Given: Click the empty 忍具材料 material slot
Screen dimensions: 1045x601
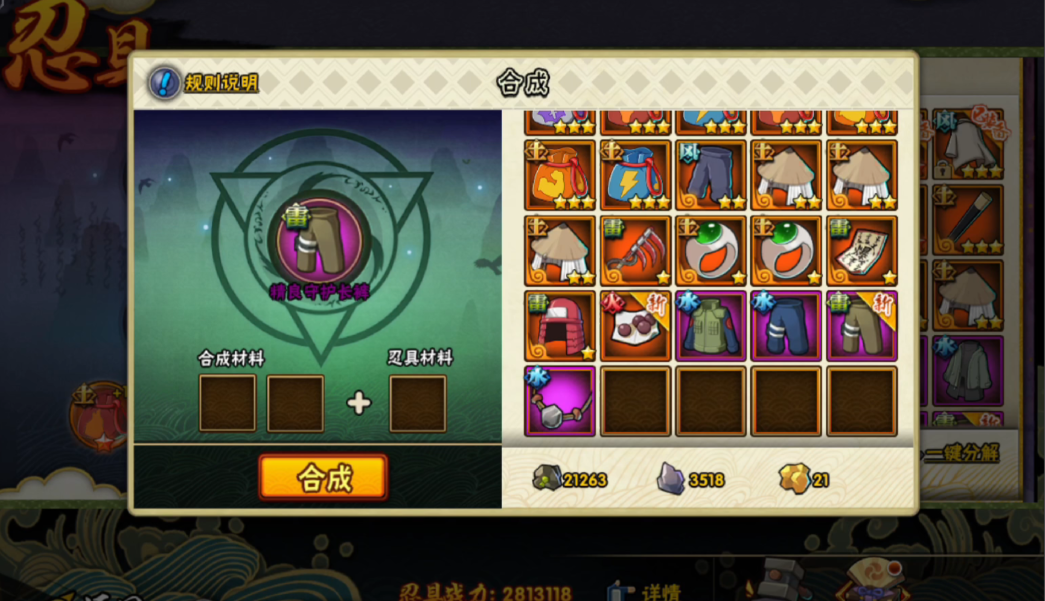Looking at the screenshot, I should (x=417, y=403).
